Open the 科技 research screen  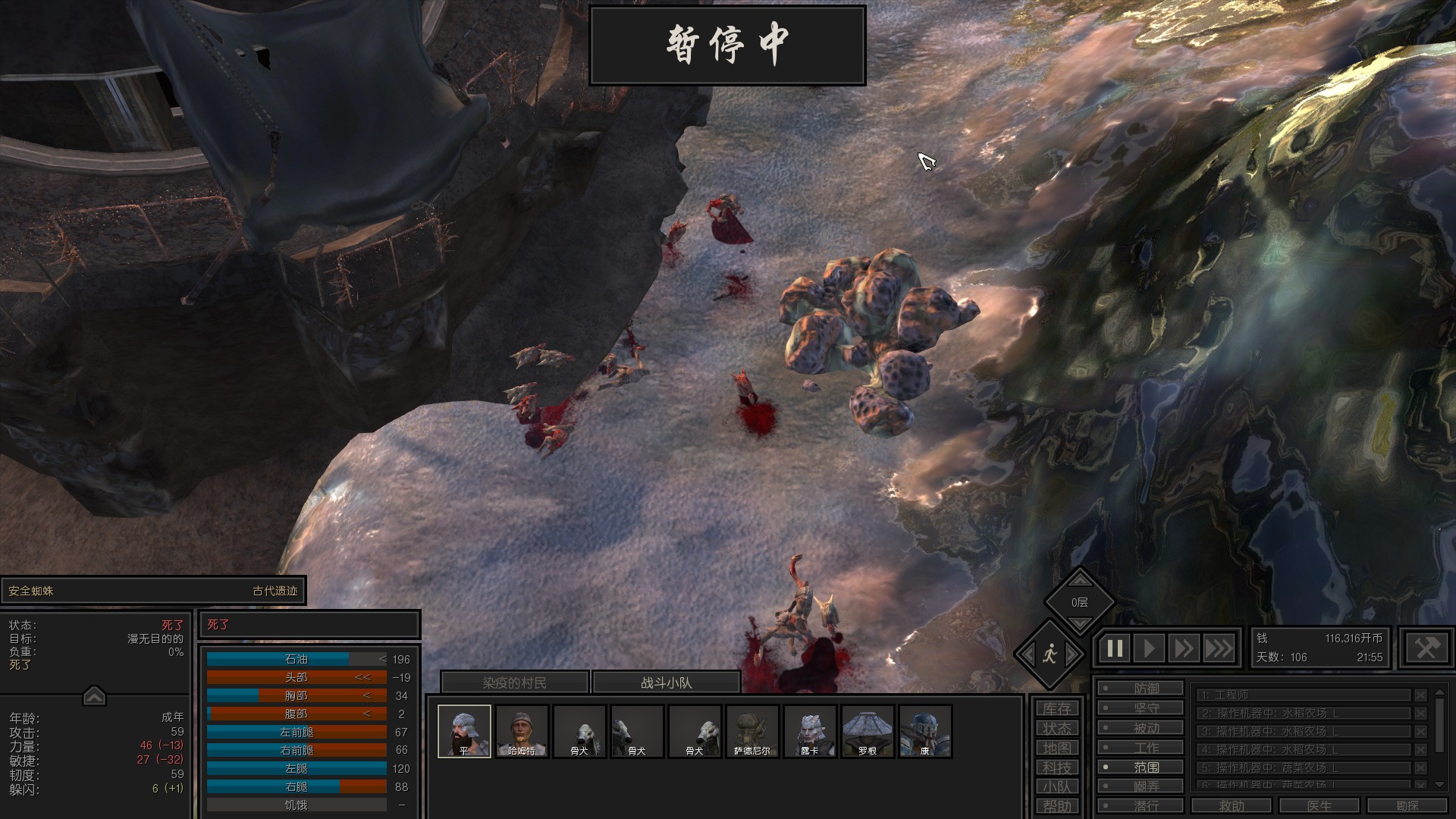pyautogui.click(x=1056, y=767)
